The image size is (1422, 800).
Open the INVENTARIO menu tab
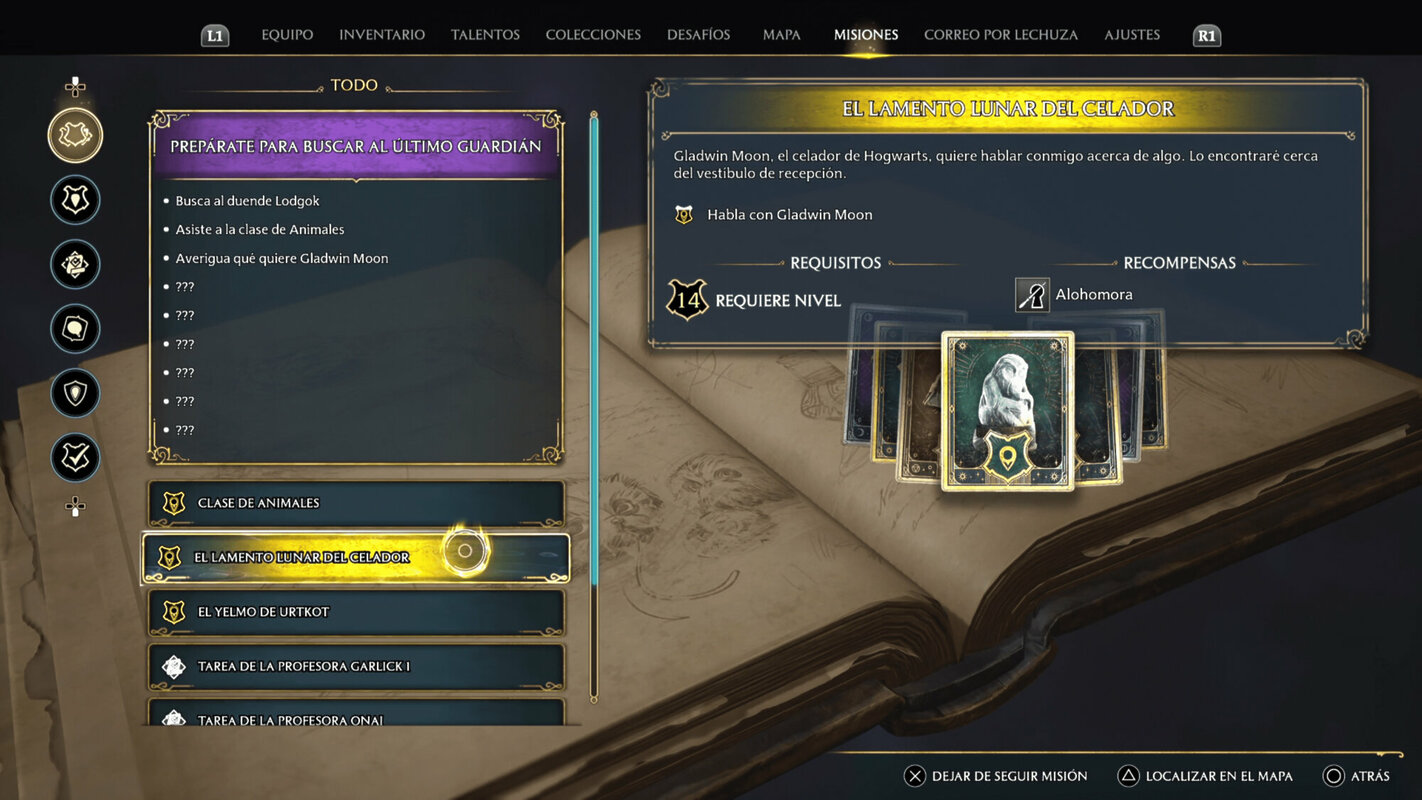point(381,33)
